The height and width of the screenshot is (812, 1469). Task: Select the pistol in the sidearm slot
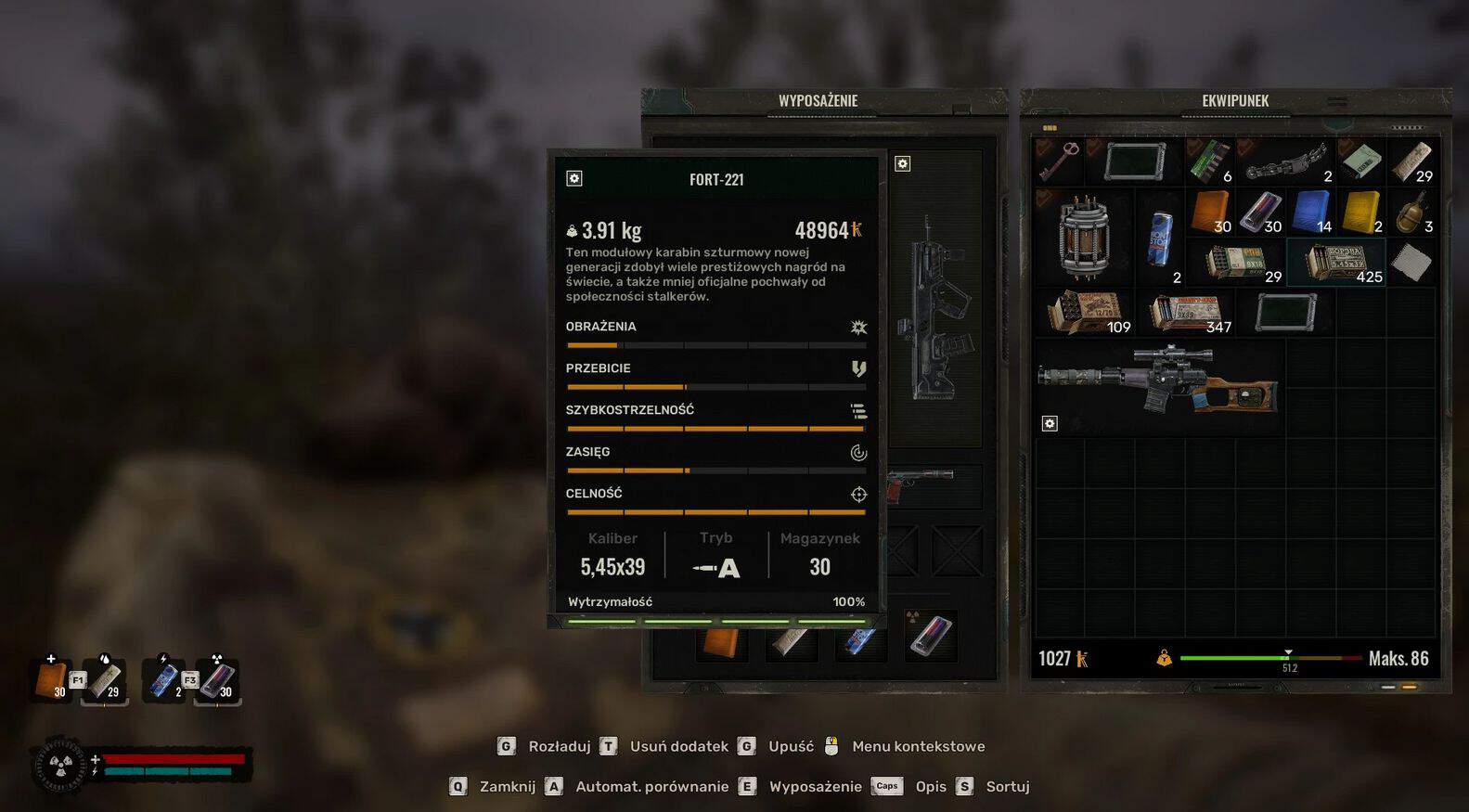tap(922, 484)
